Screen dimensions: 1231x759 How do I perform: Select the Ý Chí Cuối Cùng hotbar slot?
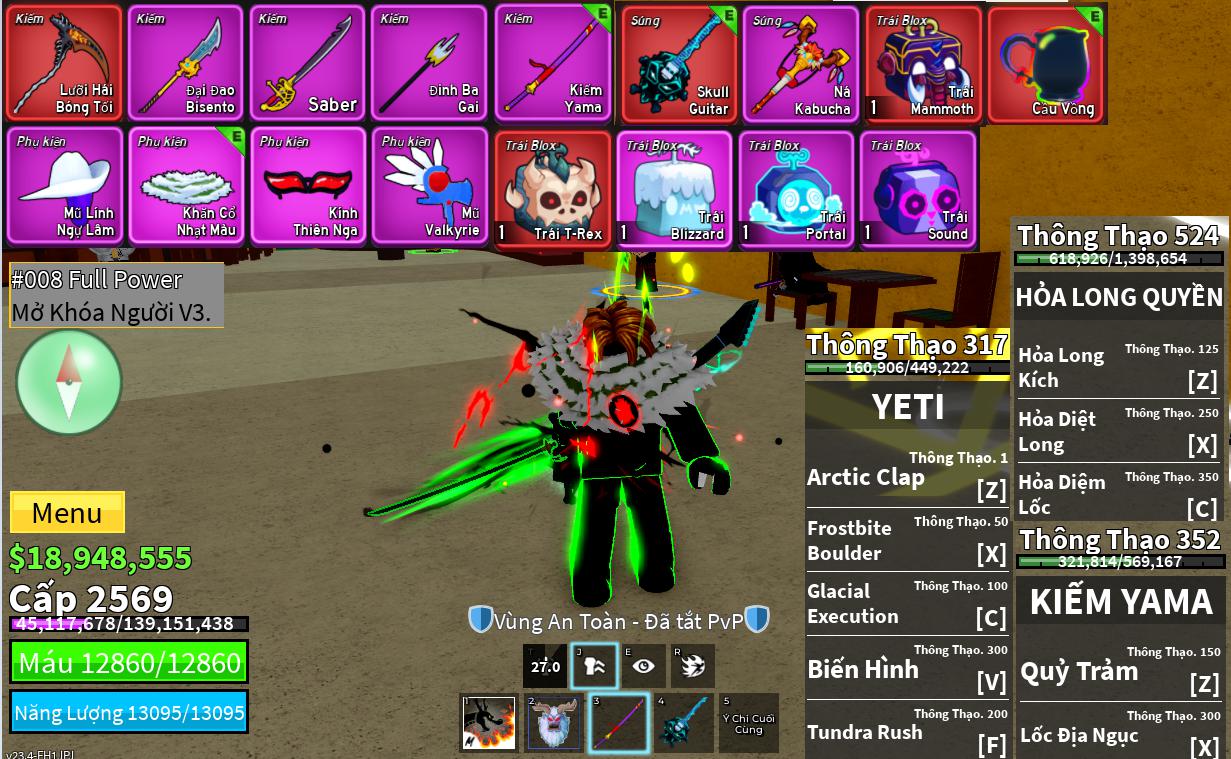click(748, 723)
